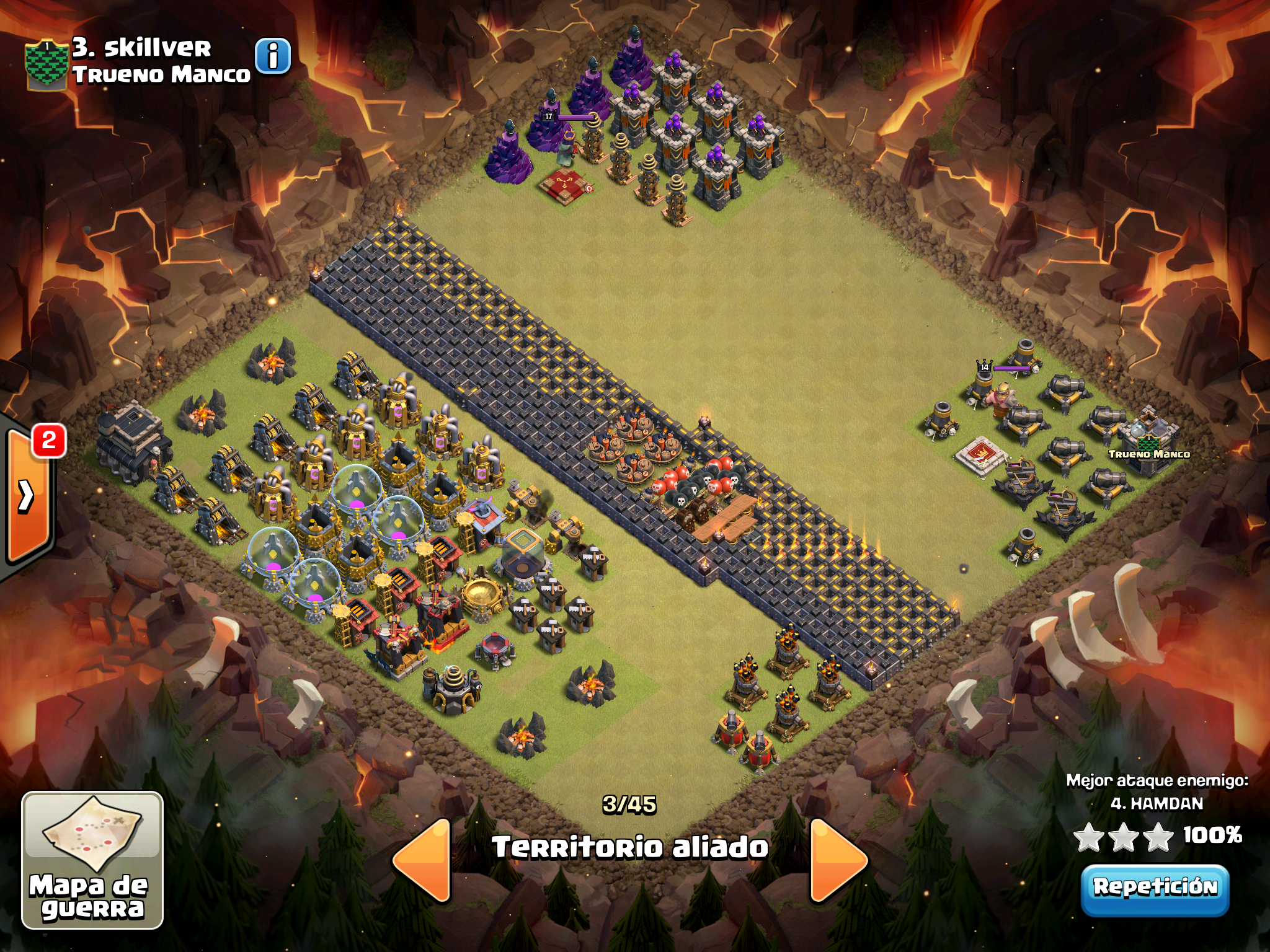
Task: Click the Trueno Manco clan badge
Action: (46, 65)
